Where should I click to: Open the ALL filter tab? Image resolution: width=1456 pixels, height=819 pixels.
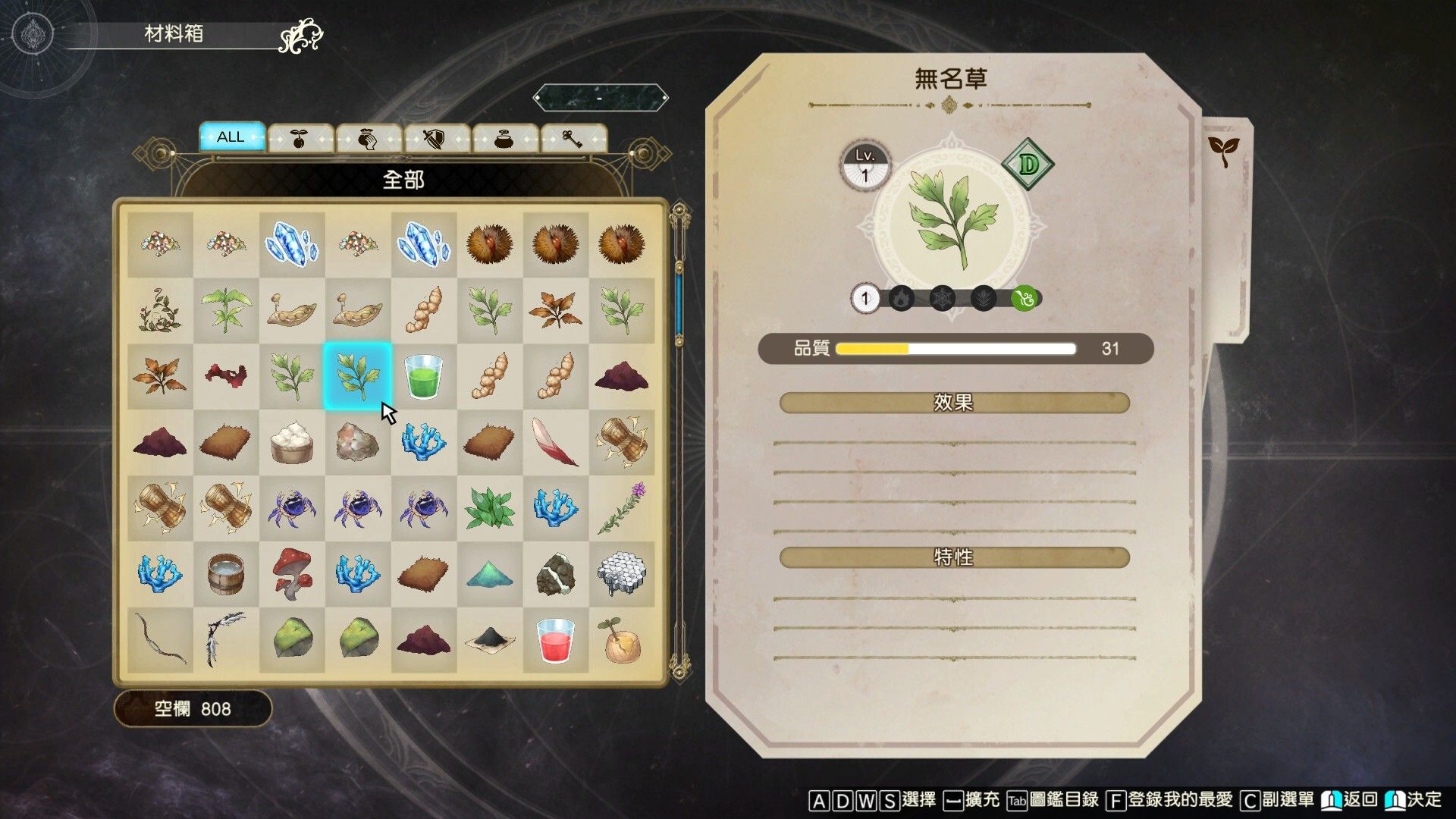[231, 137]
